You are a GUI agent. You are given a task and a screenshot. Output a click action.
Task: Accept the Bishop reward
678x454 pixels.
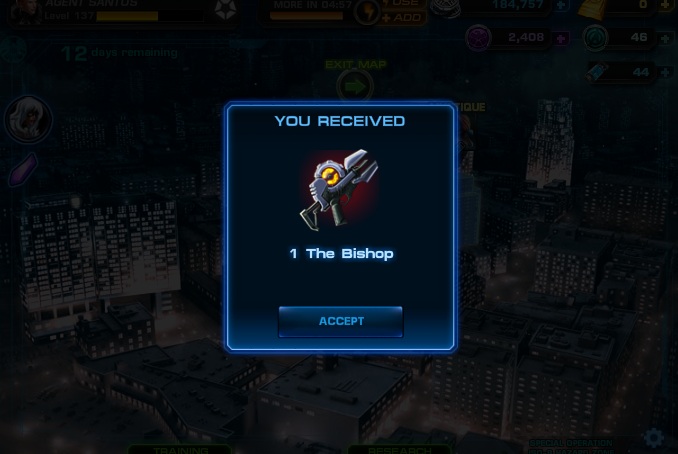coord(340,321)
